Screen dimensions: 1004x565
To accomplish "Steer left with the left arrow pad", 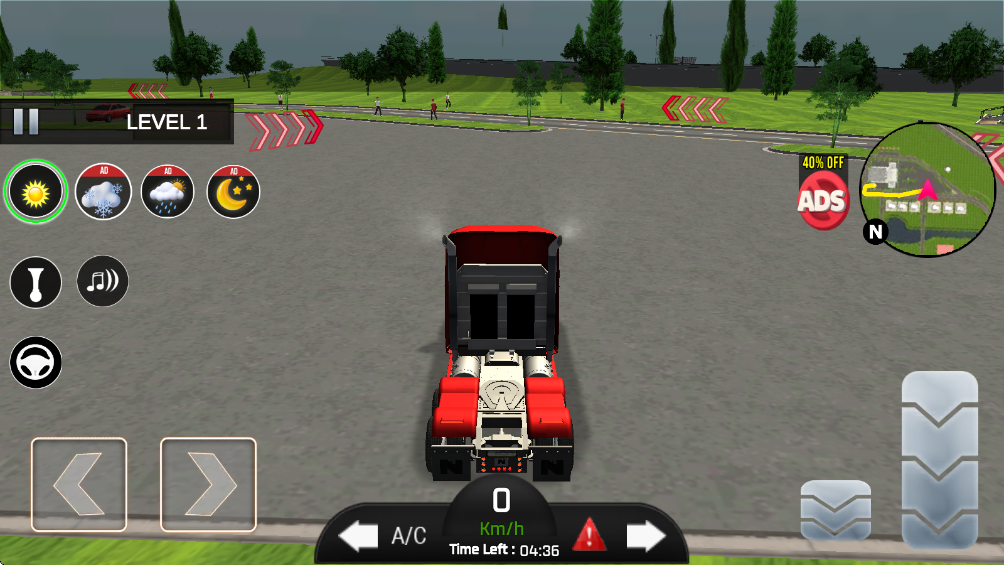I will click(79, 484).
